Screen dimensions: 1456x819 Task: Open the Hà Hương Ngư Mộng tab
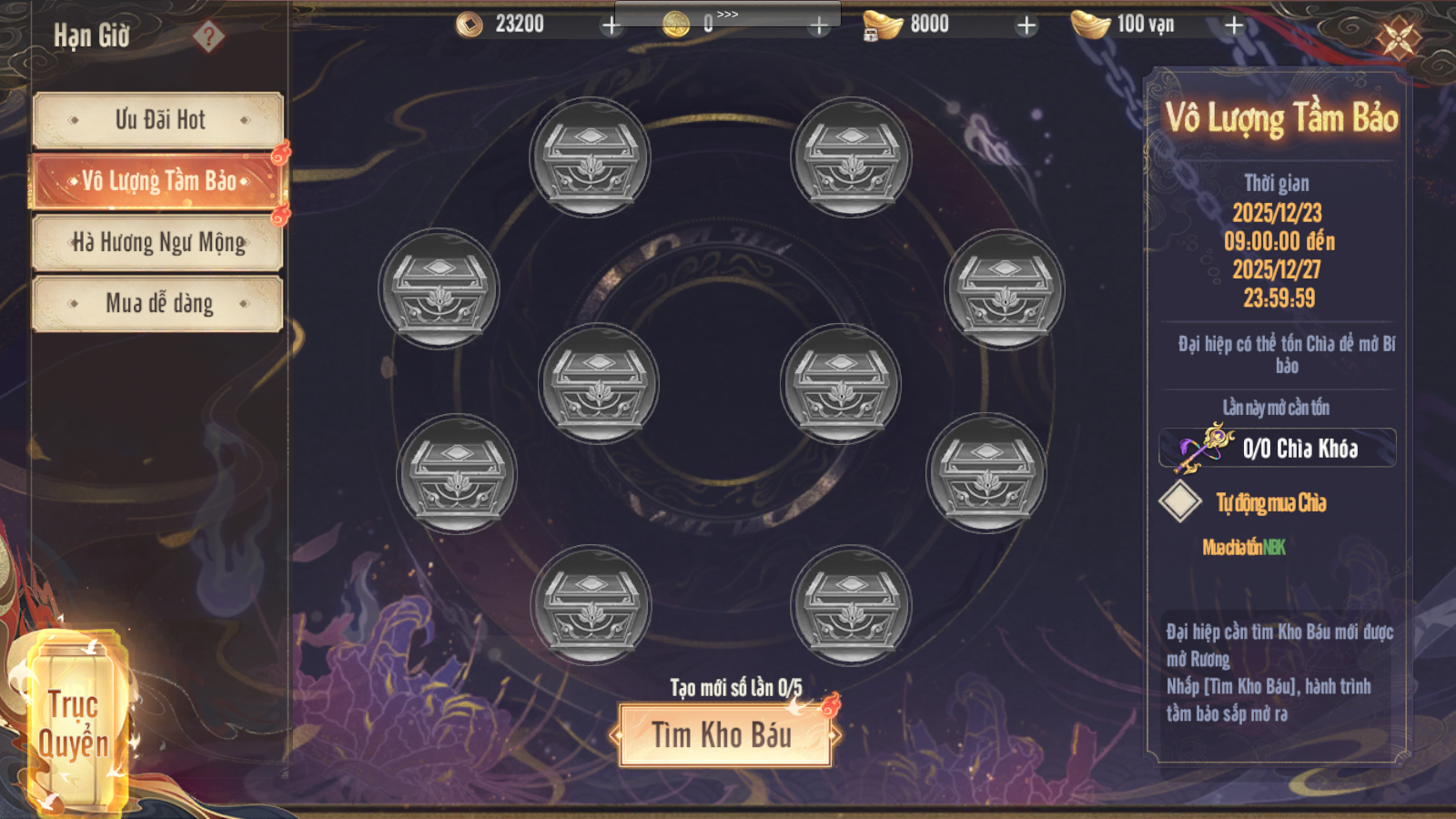(158, 242)
